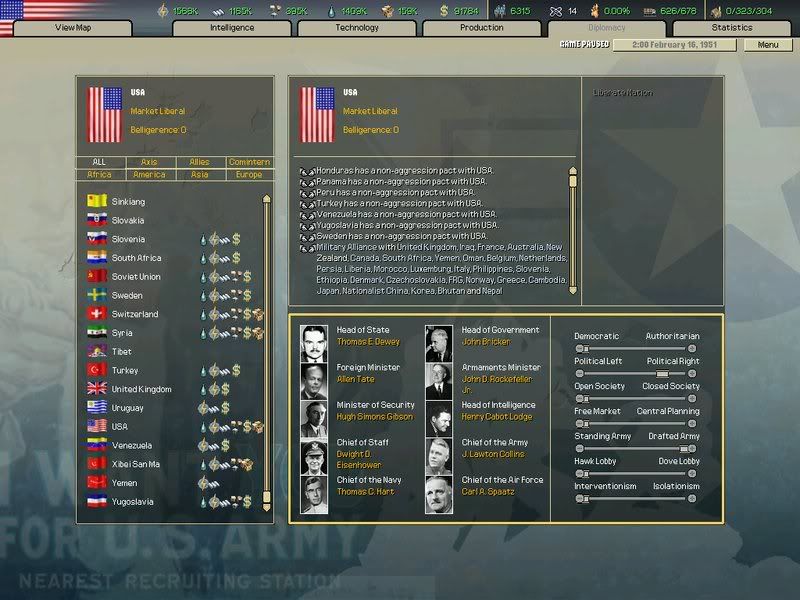
Task: Click Head of State Thomas E. Dewey portrait
Action: point(314,343)
